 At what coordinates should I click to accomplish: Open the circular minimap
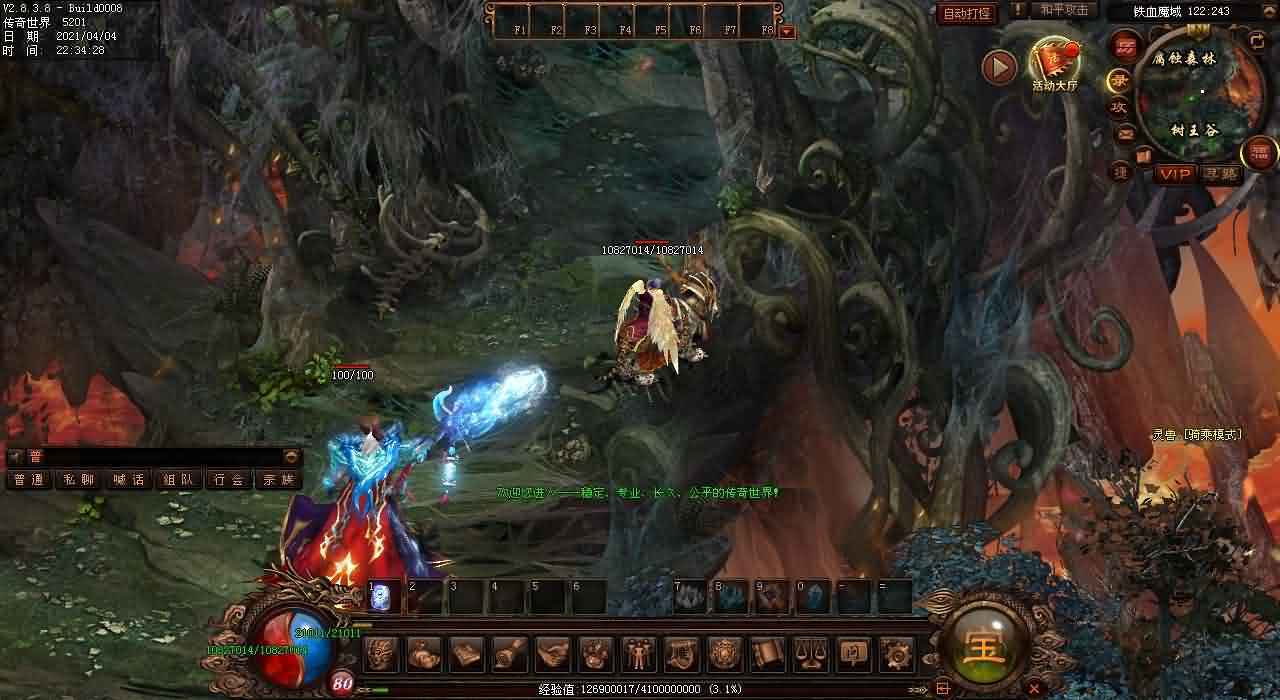pyautogui.click(x=1196, y=94)
